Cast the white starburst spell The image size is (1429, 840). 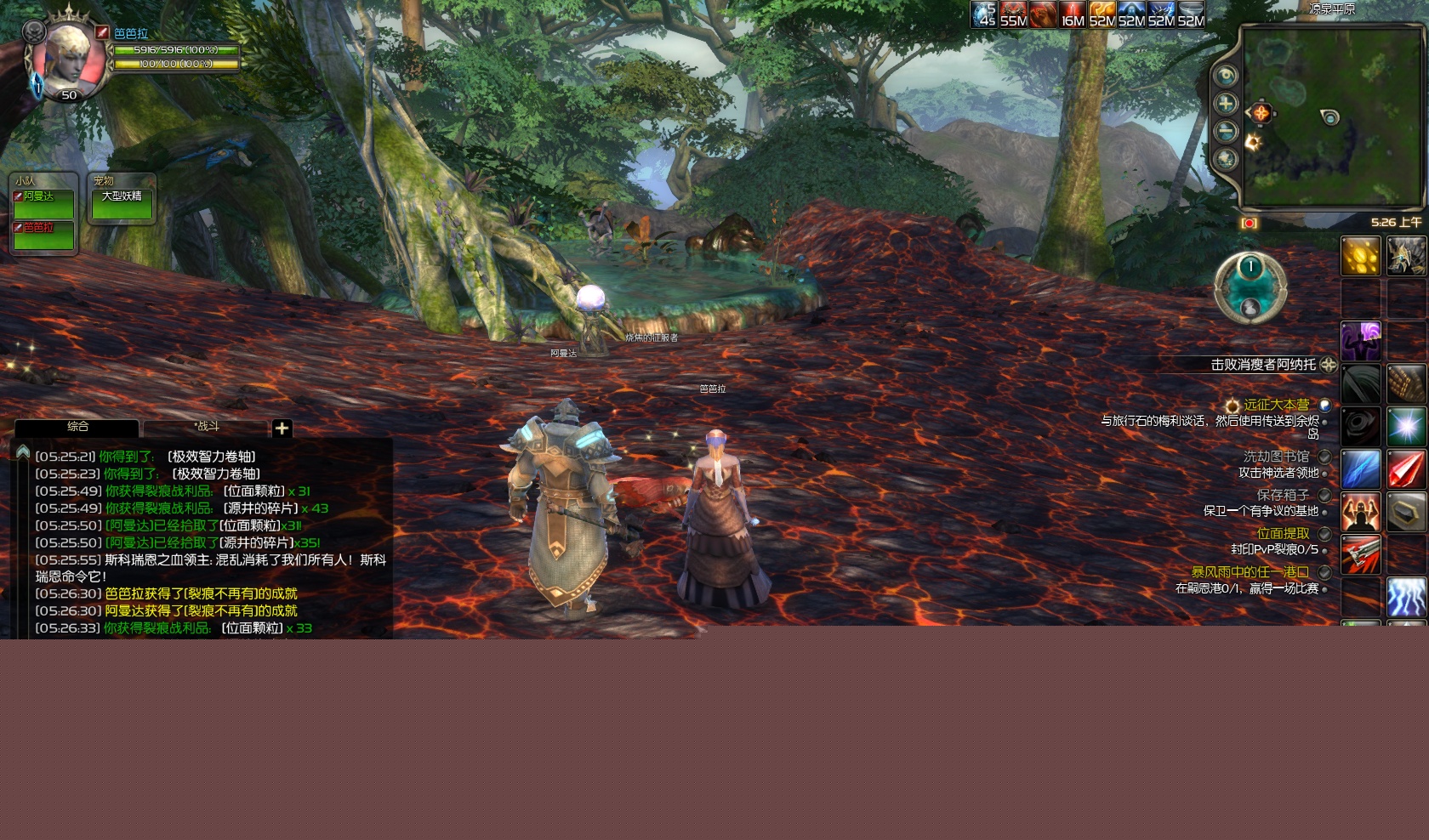[1406, 426]
